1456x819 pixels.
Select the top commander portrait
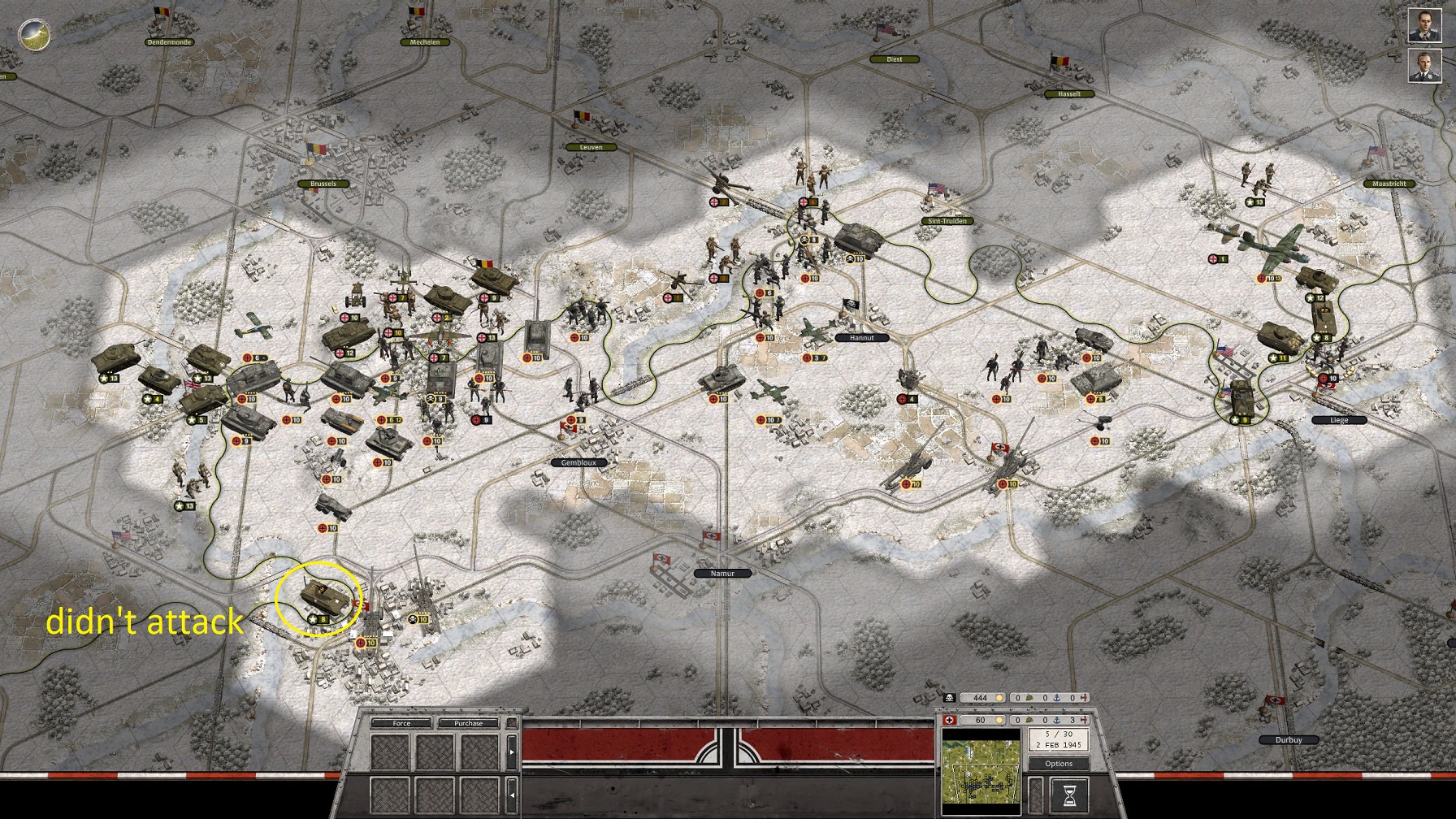click(x=1427, y=24)
